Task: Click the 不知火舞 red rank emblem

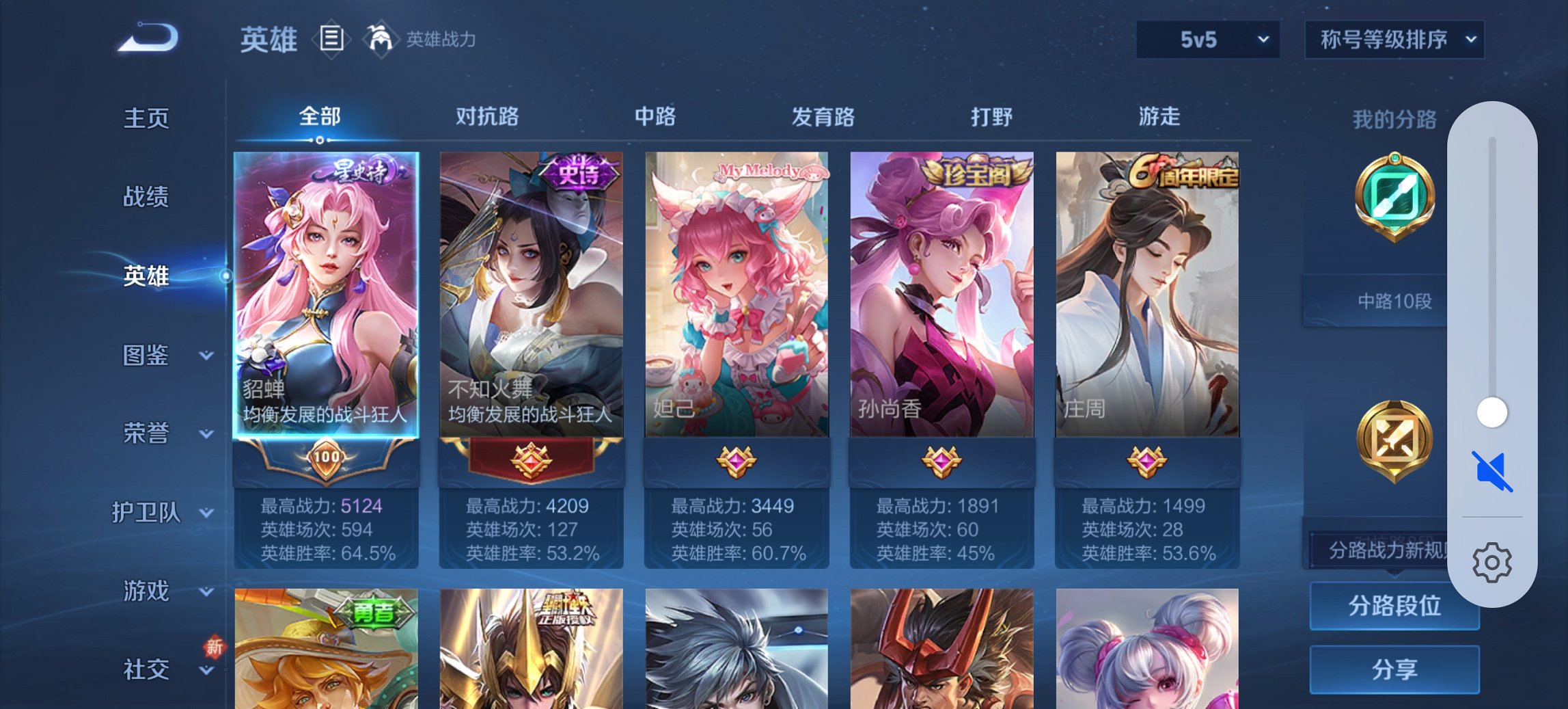Action: 533,462
